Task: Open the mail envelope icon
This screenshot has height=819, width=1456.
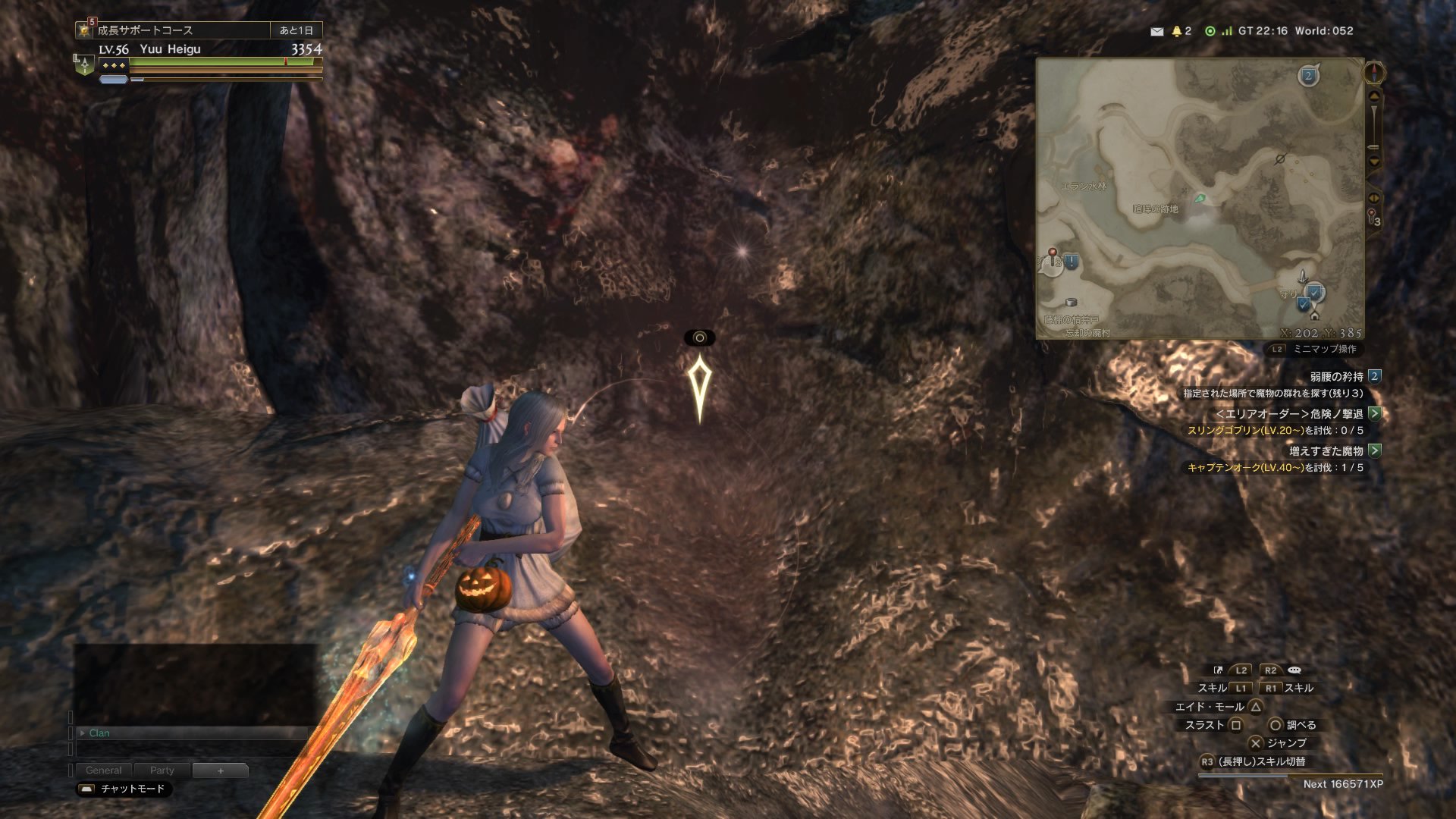Action: tap(1156, 31)
